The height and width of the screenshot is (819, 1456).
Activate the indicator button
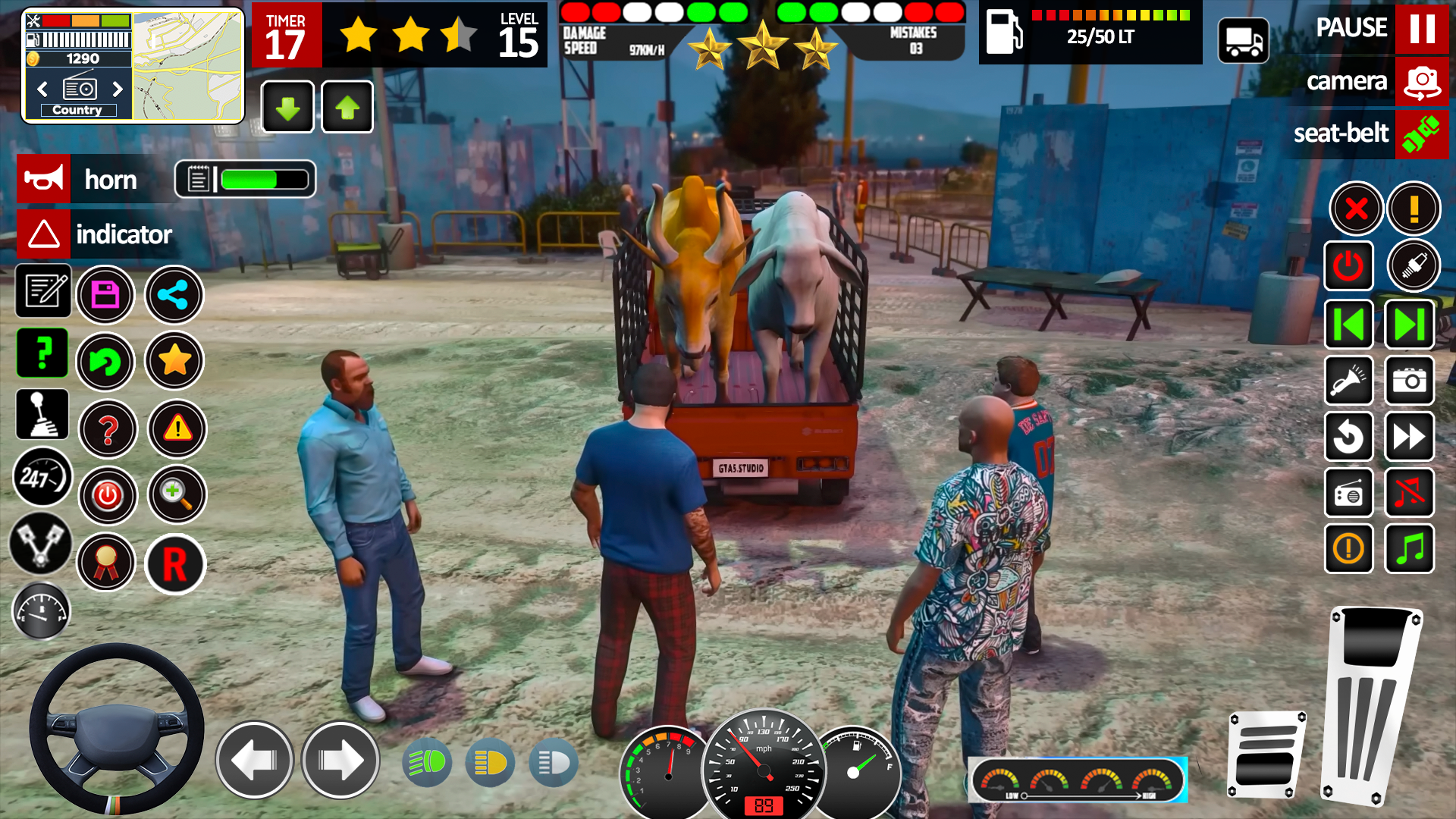[43, 234]
